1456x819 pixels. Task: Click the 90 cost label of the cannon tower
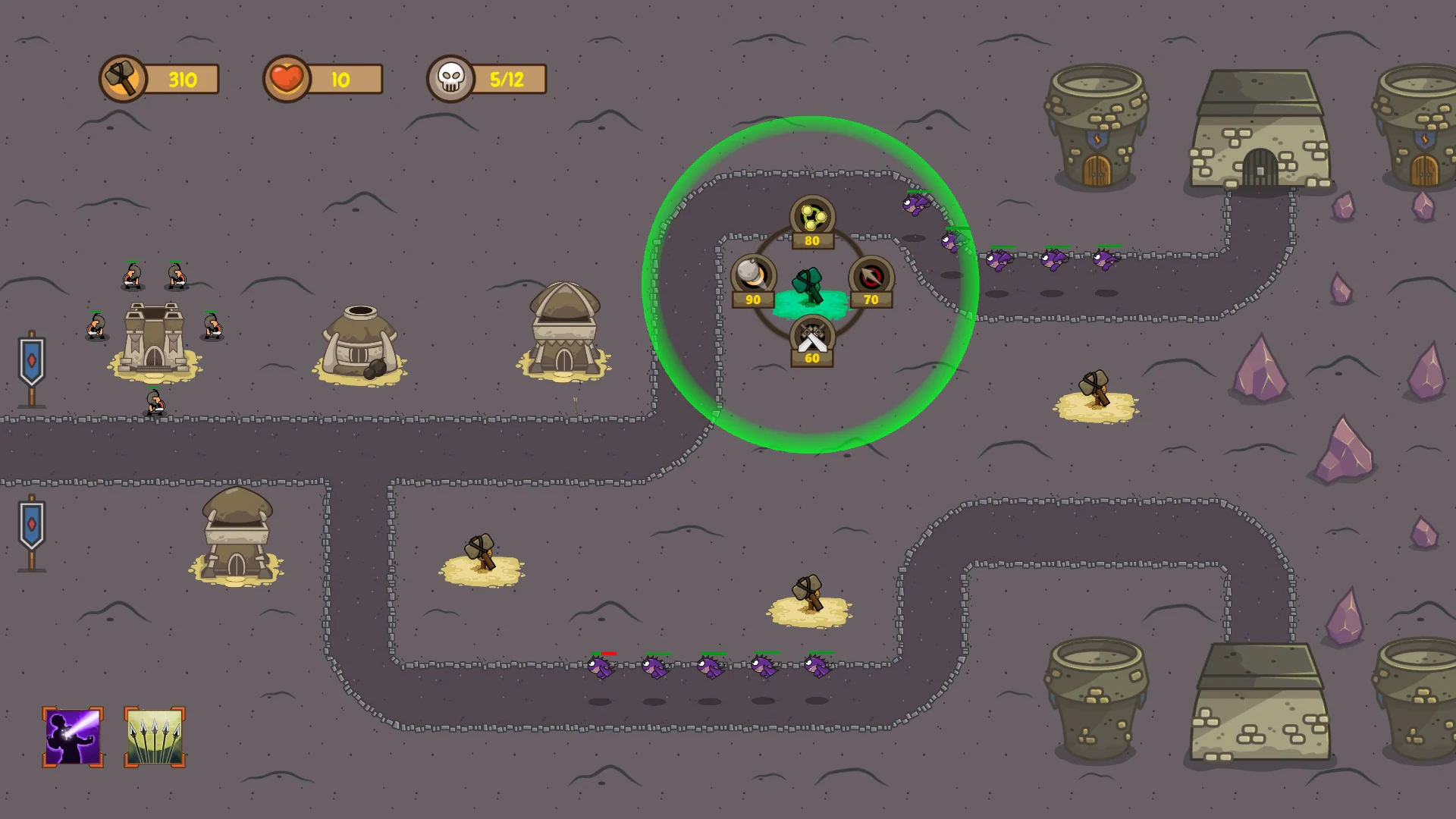coord(752,300)
